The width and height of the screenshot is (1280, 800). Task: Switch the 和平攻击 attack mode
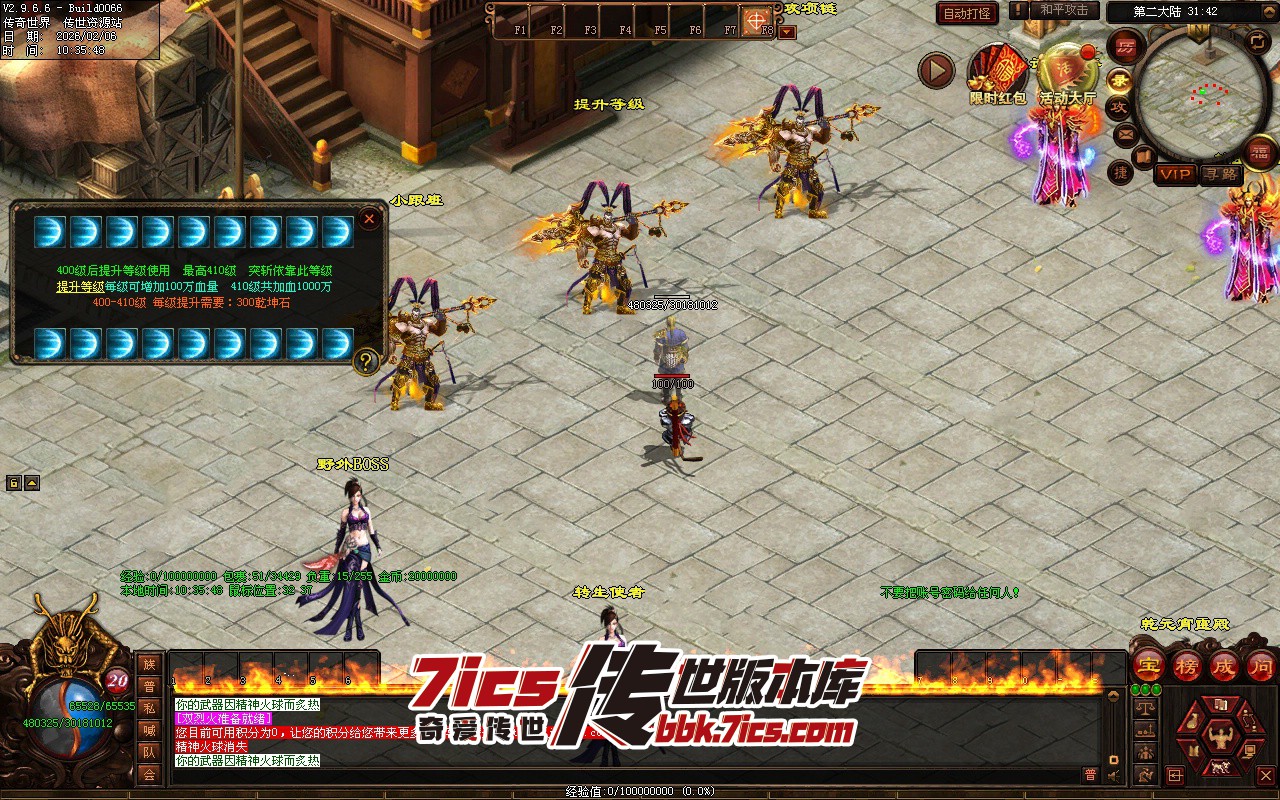click(1063, 10)
